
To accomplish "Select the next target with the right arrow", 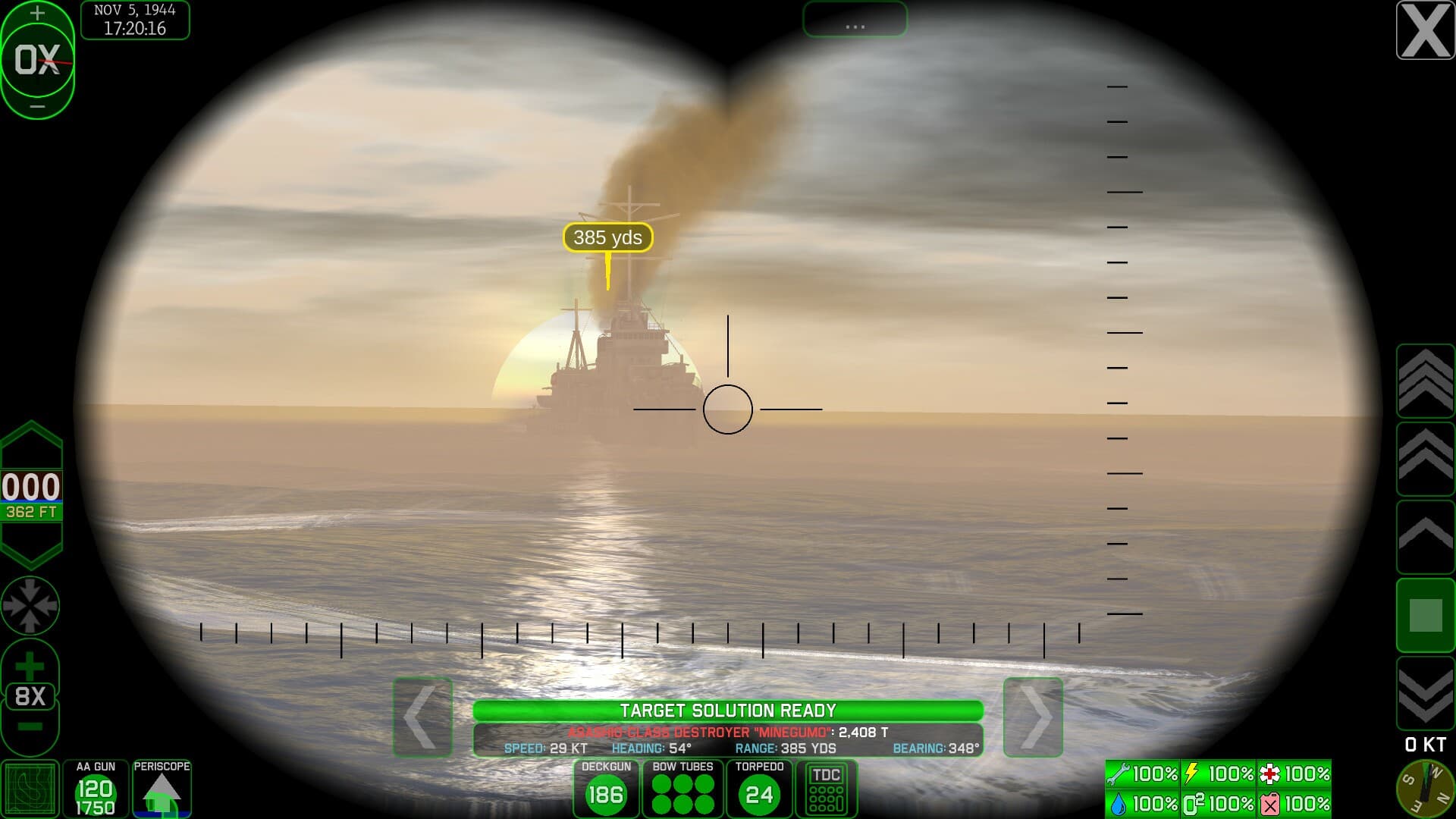I will coord(1033,717).
